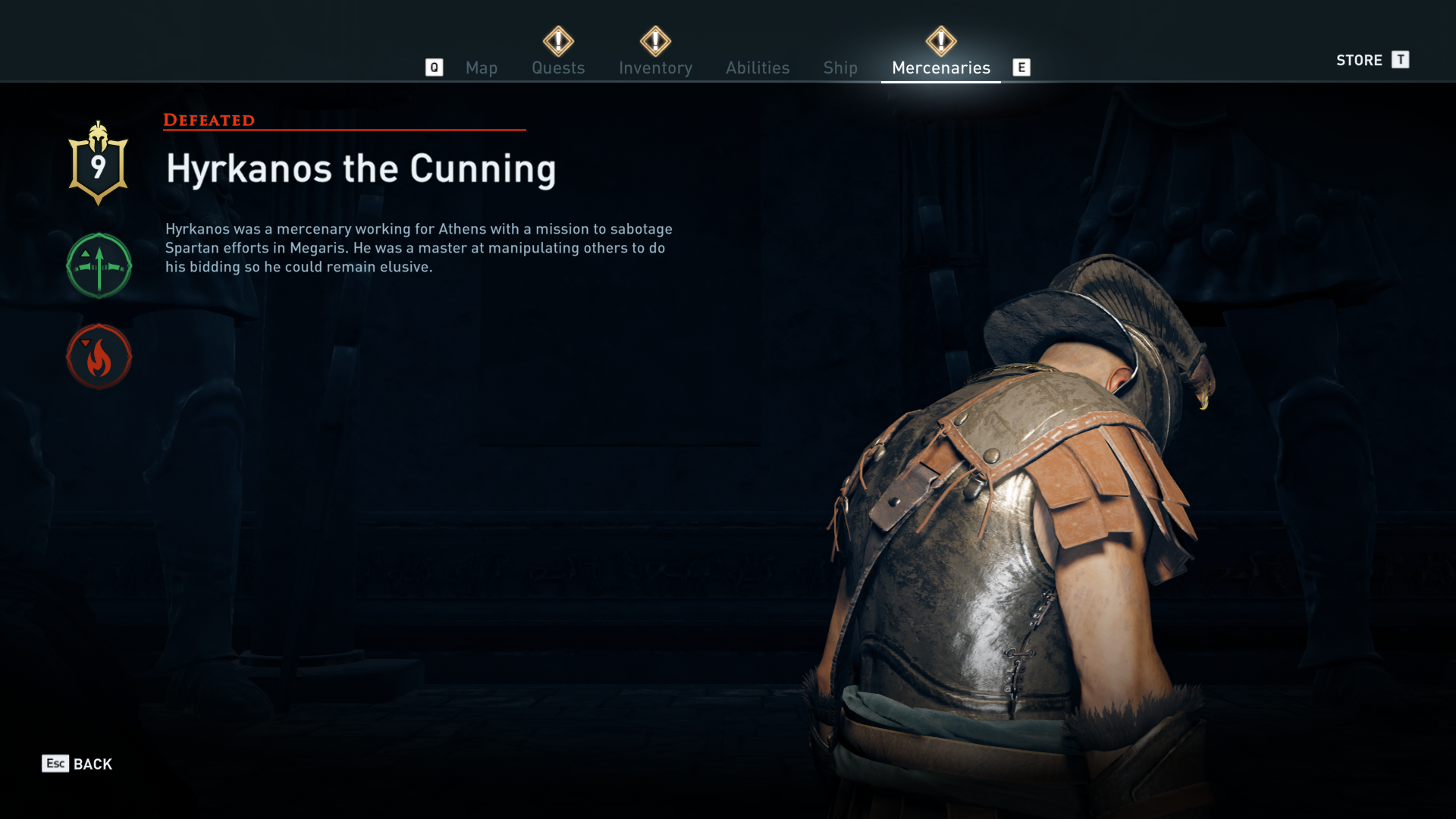Switch to the Quests tab
Image resolution: width=1456 pixels, height=819 pixels.
[558, 67]
